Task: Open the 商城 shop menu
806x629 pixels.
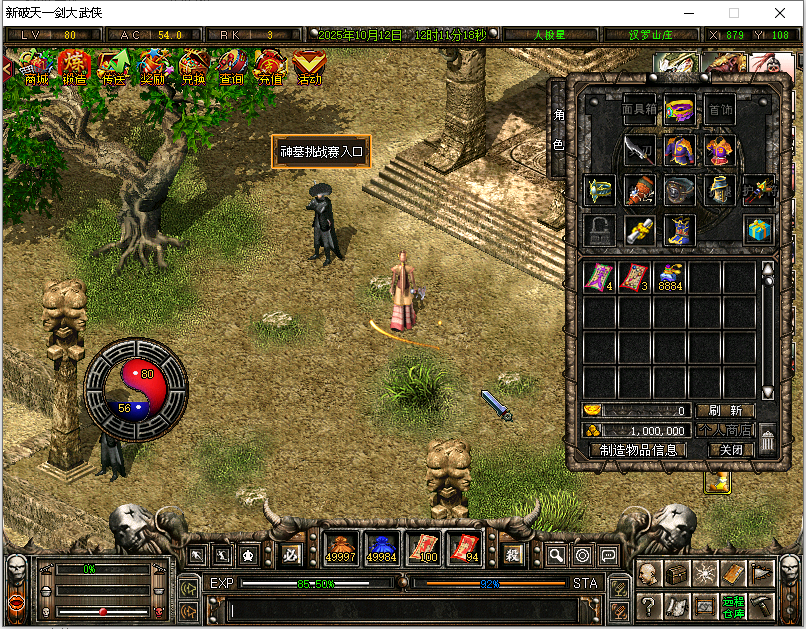Action: tap(36, 68)
